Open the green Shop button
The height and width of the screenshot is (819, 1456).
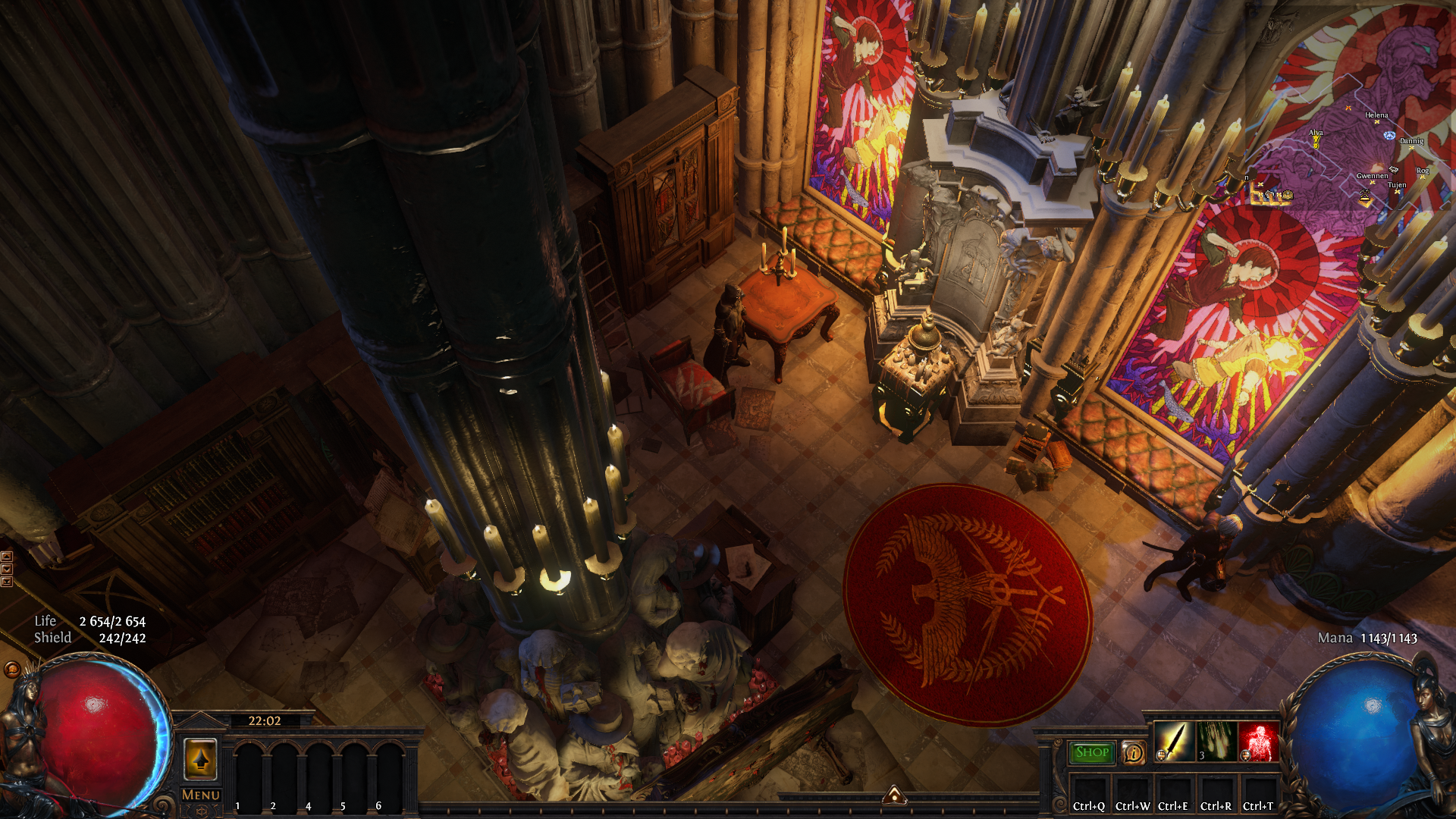point(1092,752)
